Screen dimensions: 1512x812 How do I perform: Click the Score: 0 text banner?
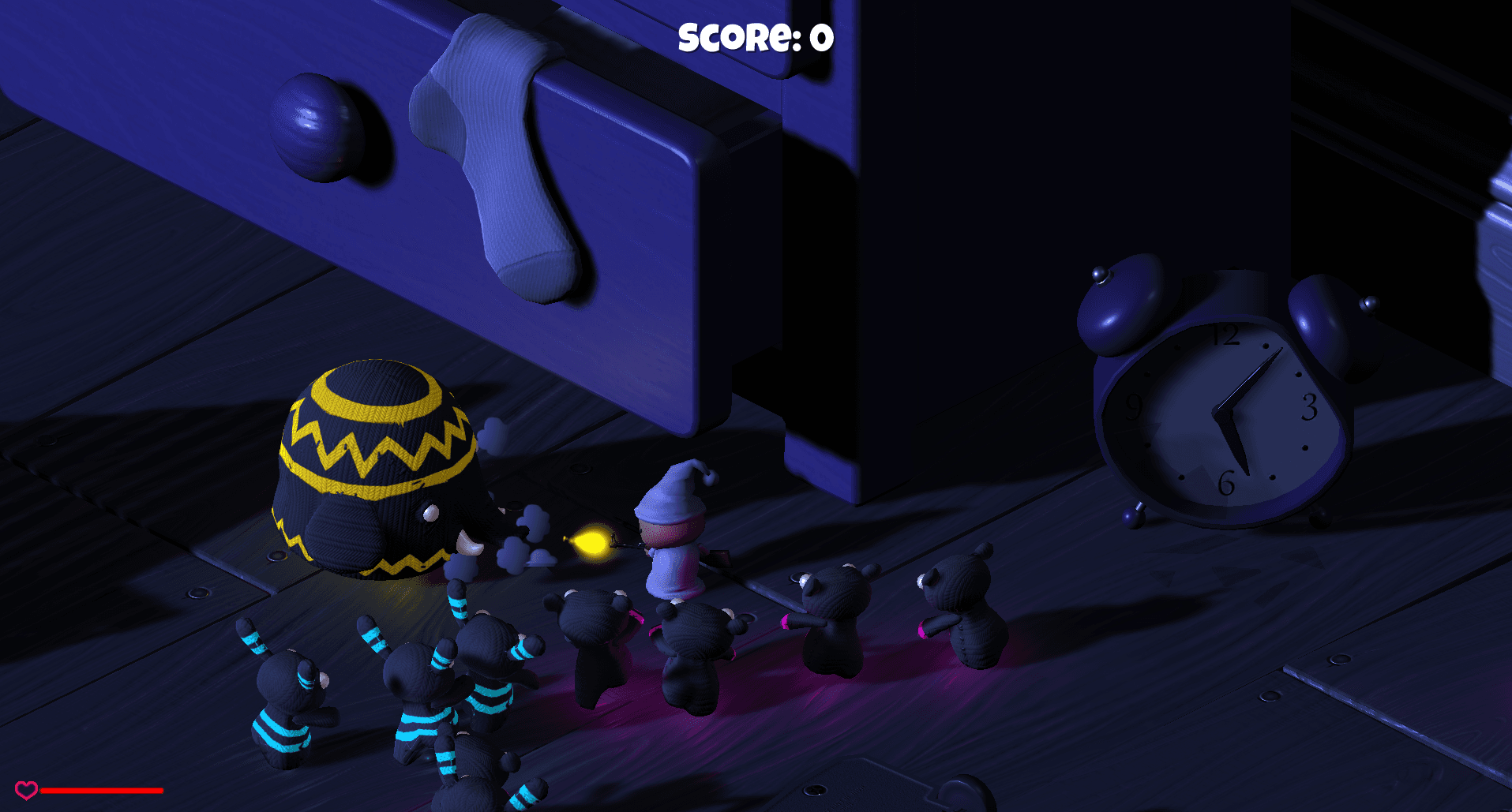(754, 36)
